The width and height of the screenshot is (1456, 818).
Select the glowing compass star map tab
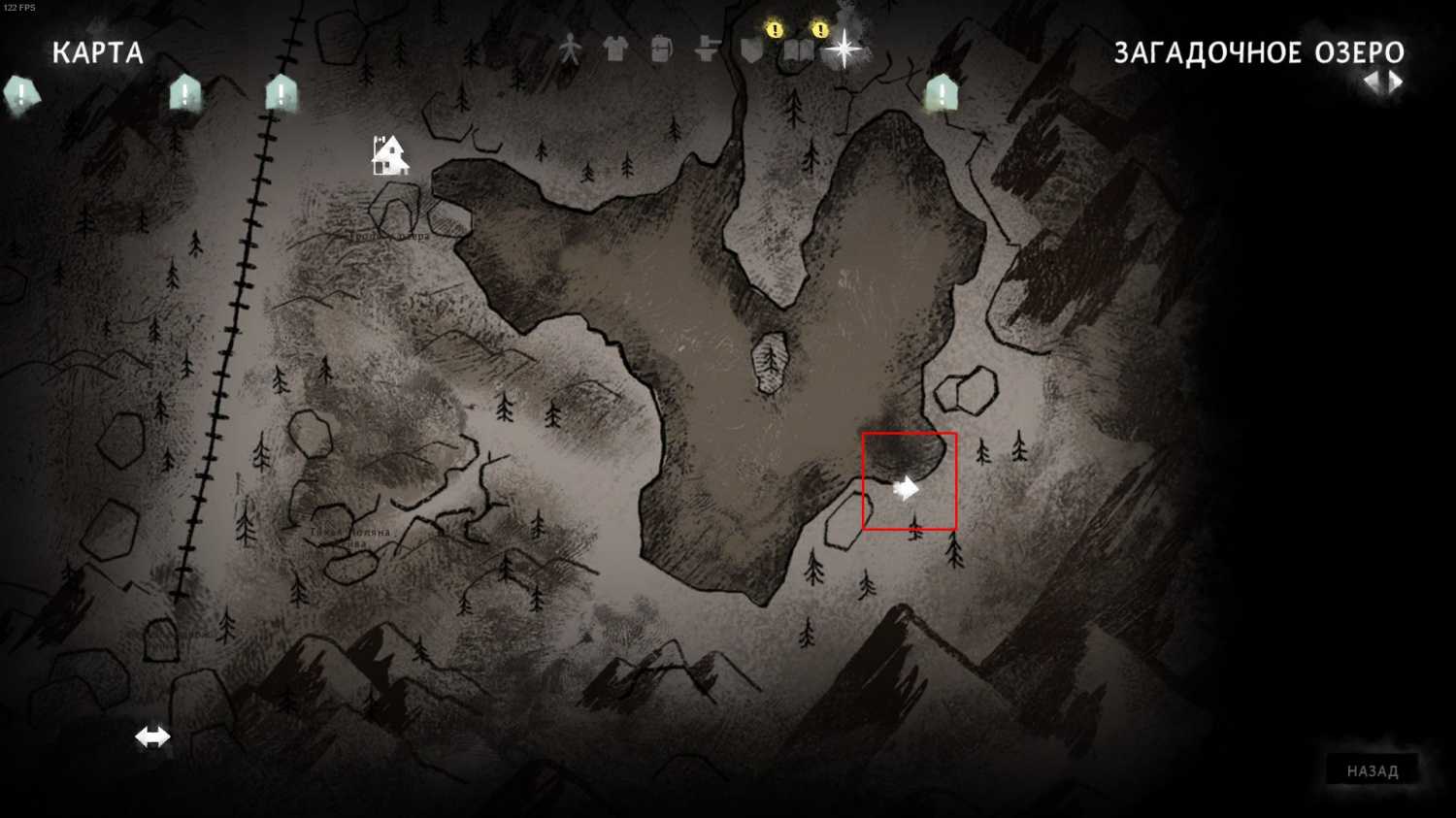coord(844,49)
